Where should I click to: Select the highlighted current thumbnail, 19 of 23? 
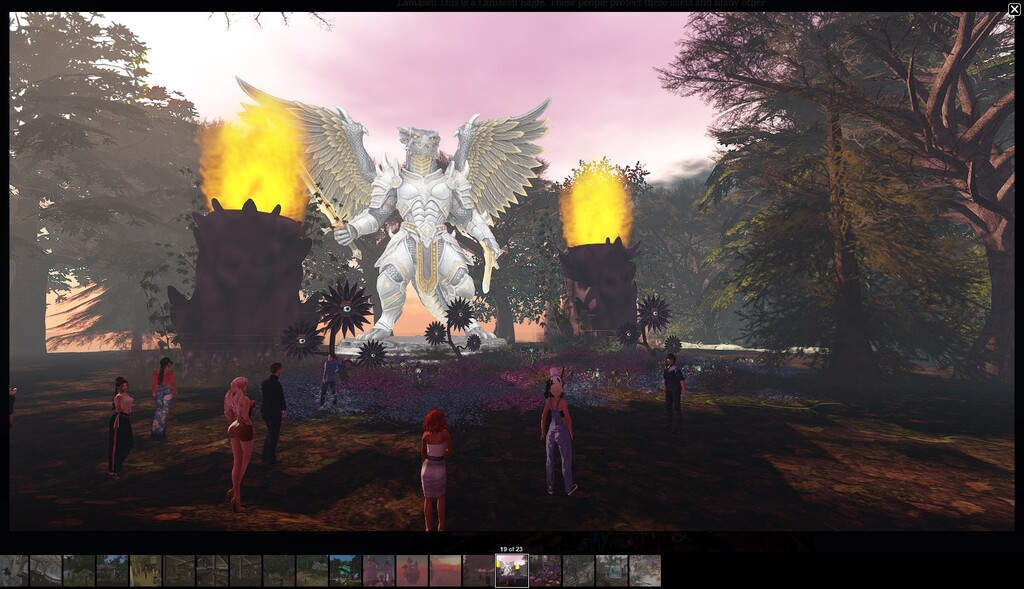(x=511, y=570)
